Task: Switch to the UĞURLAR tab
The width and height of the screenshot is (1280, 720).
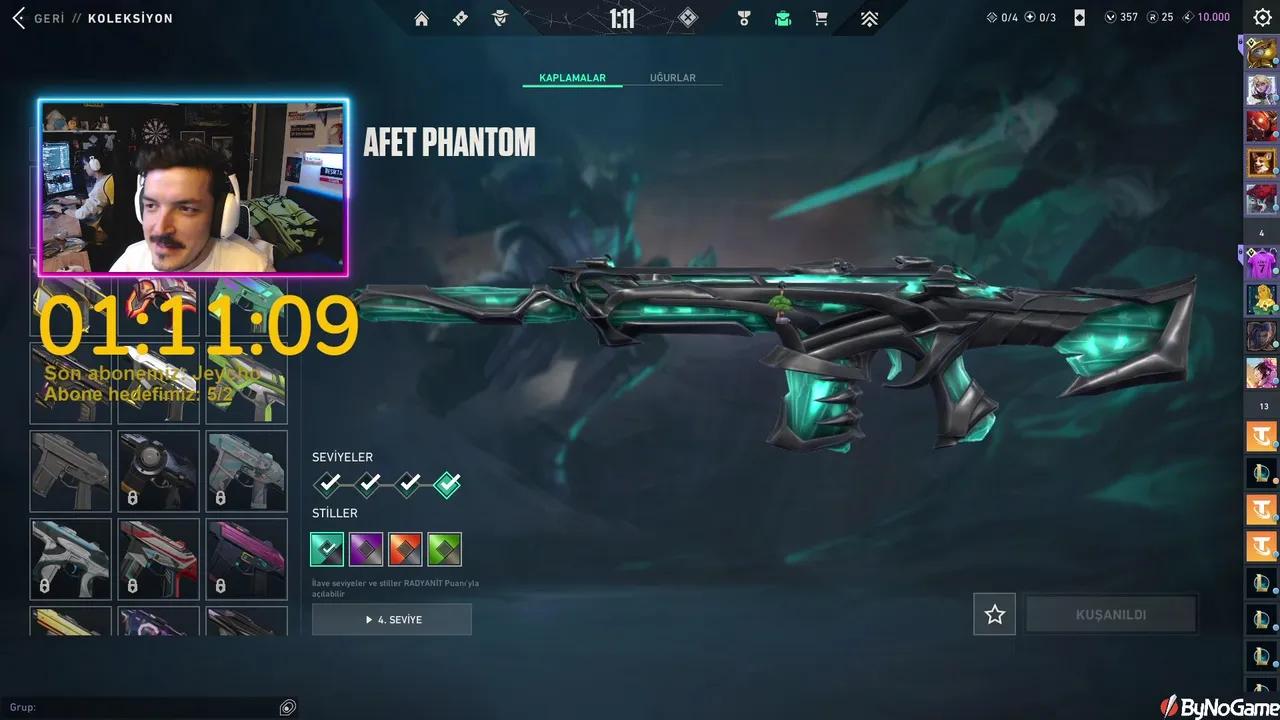Action: [673, 77]
